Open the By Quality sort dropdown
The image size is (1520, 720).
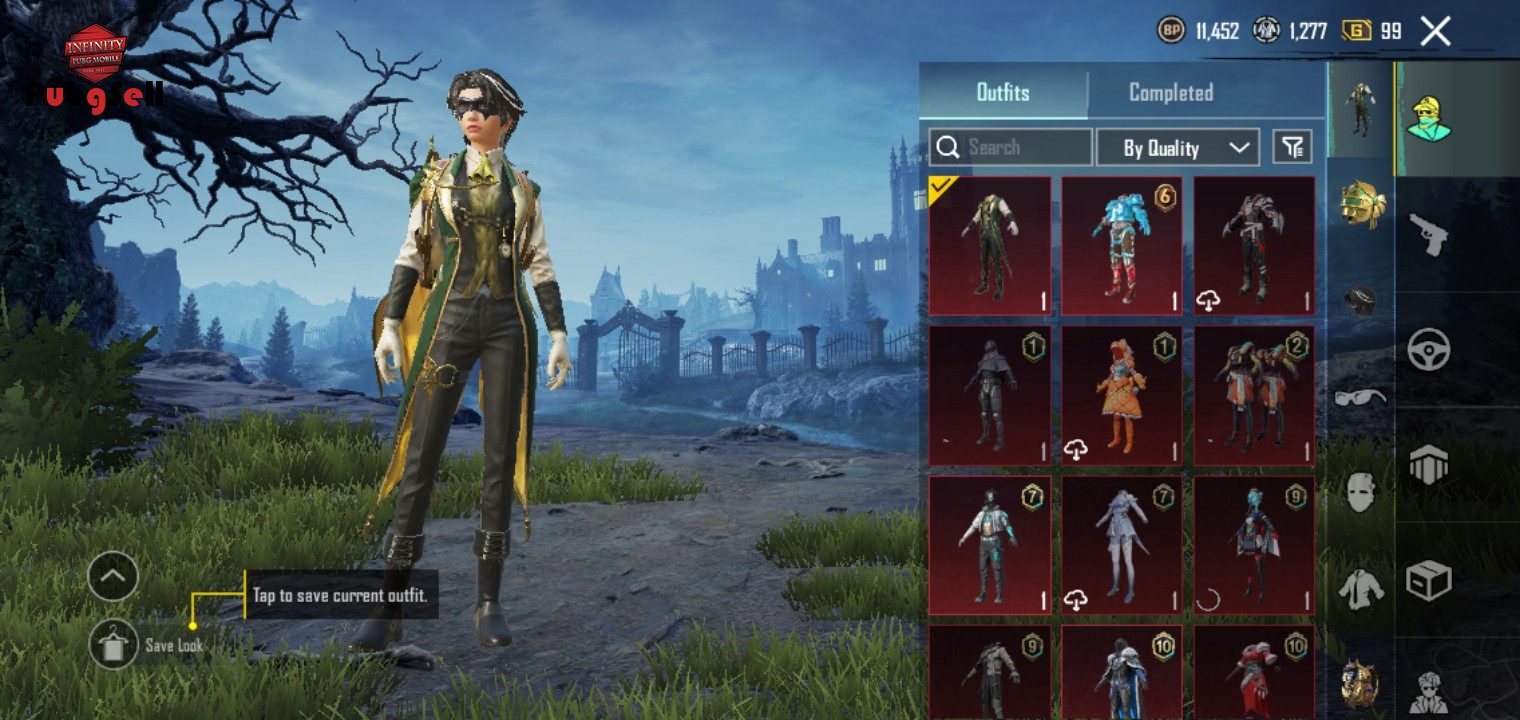(x=1177, y=148)
